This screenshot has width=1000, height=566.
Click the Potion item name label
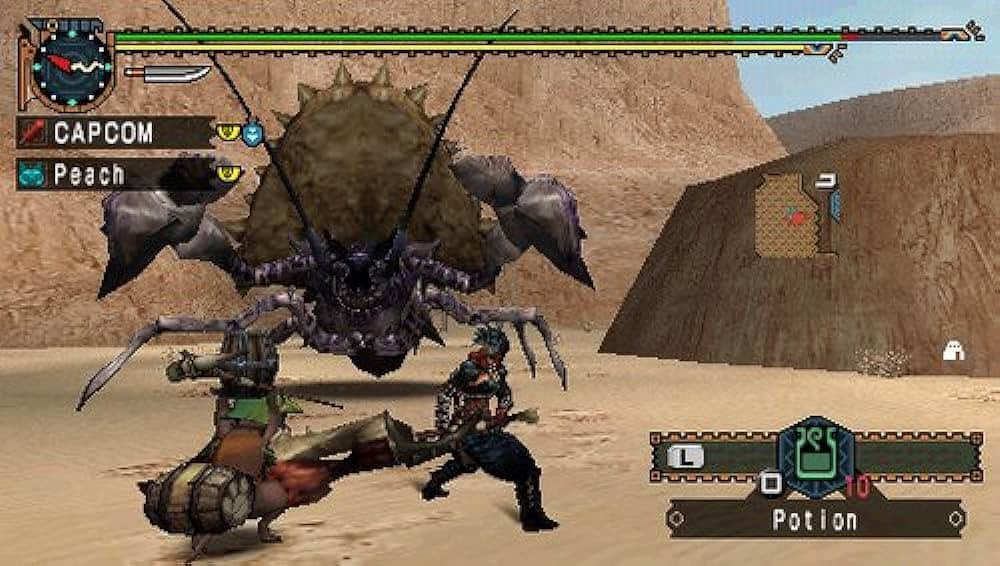814,520
